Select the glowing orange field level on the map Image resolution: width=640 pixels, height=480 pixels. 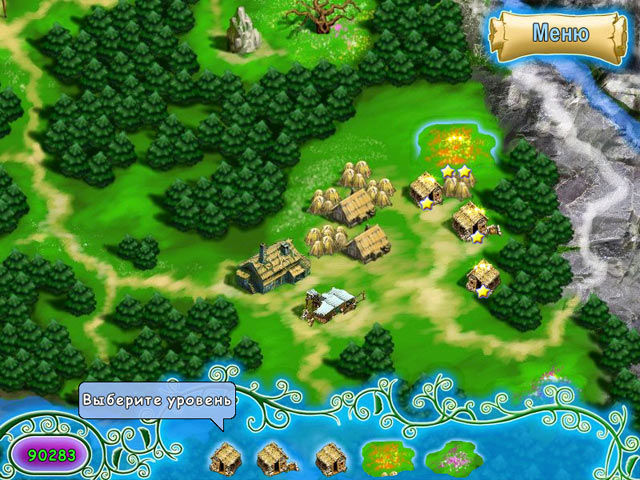pos(453,147)
